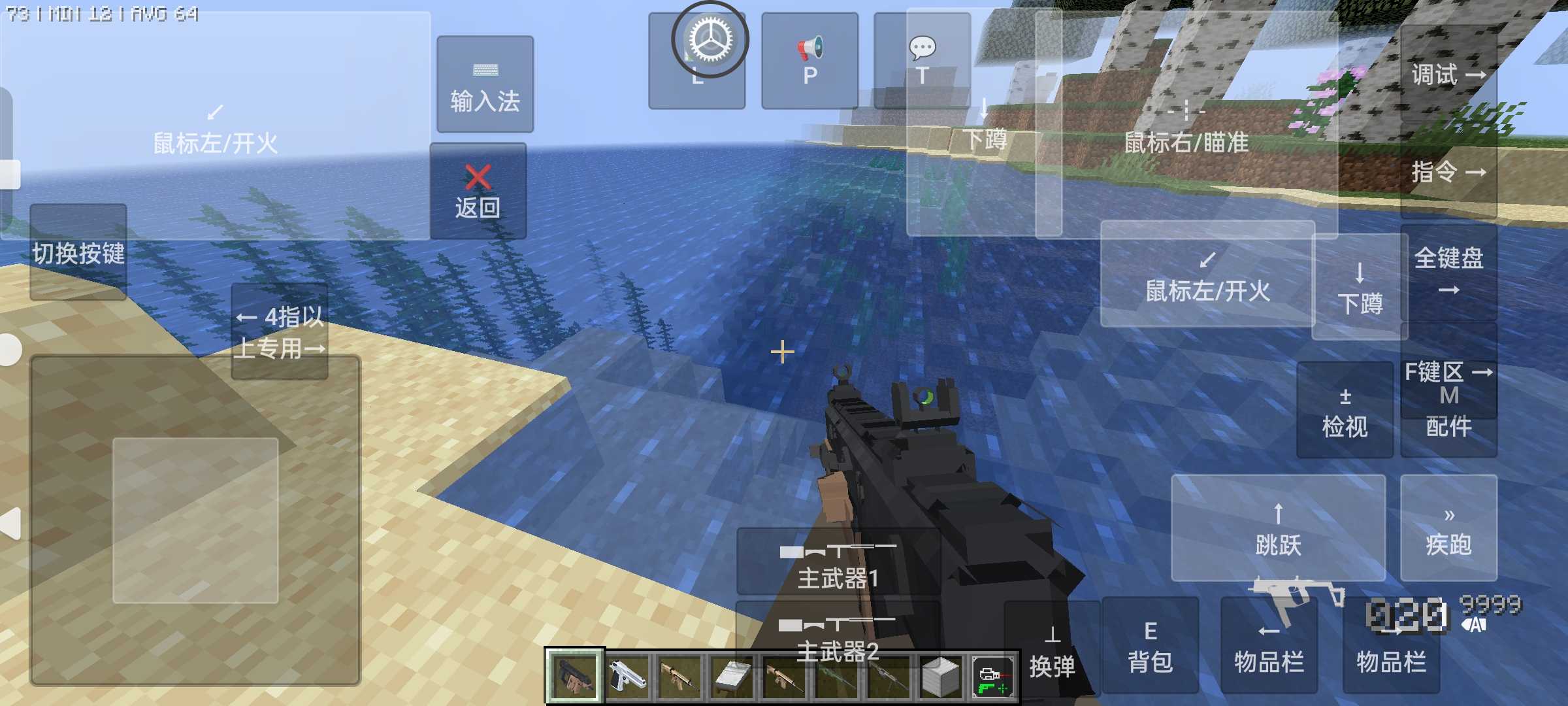Select the white cube block hotbar slot
Viewport: 1568px width, 706px height.
941,677
